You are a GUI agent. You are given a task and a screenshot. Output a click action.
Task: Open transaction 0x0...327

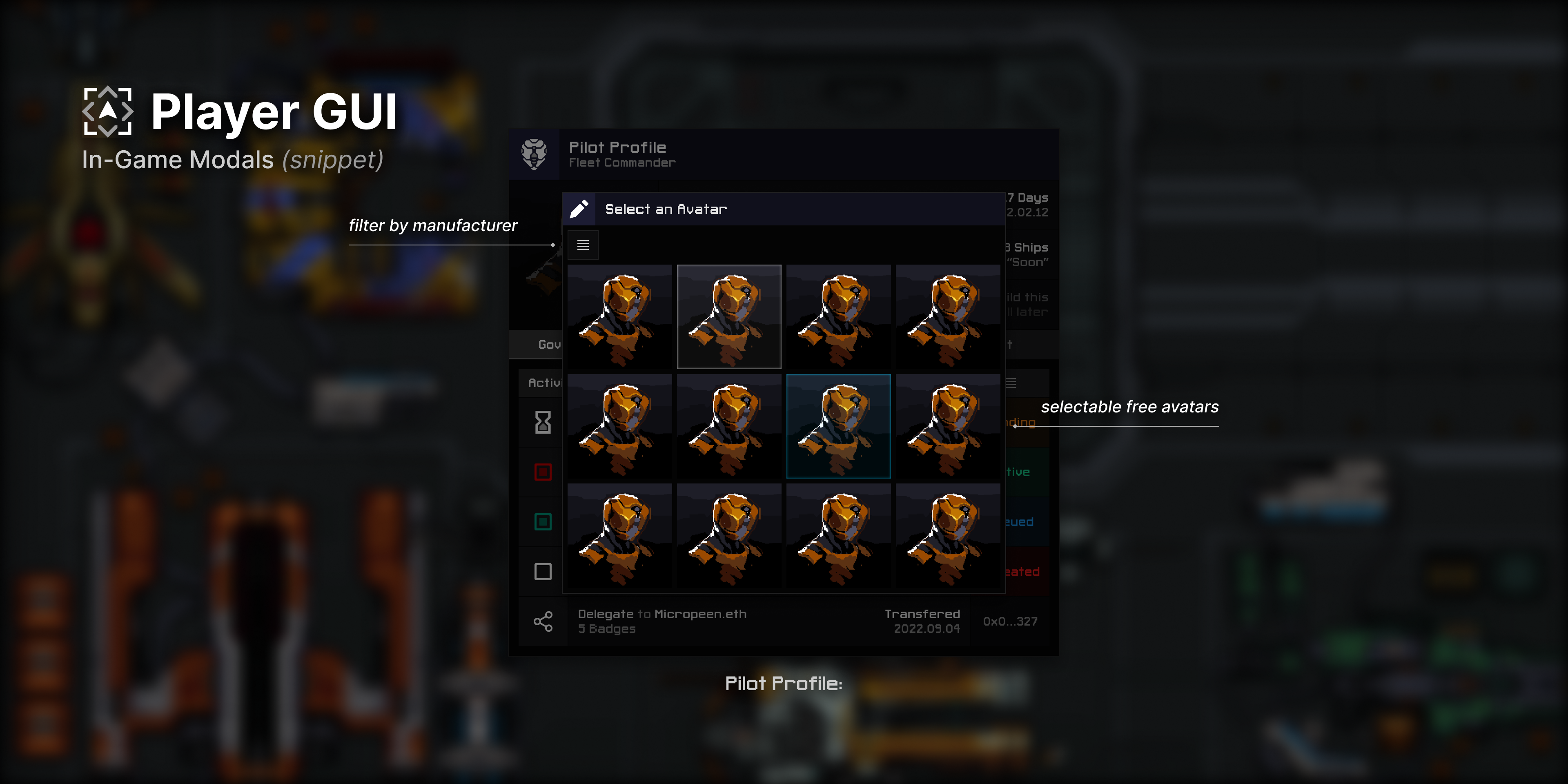click(x=1011, y=621)
